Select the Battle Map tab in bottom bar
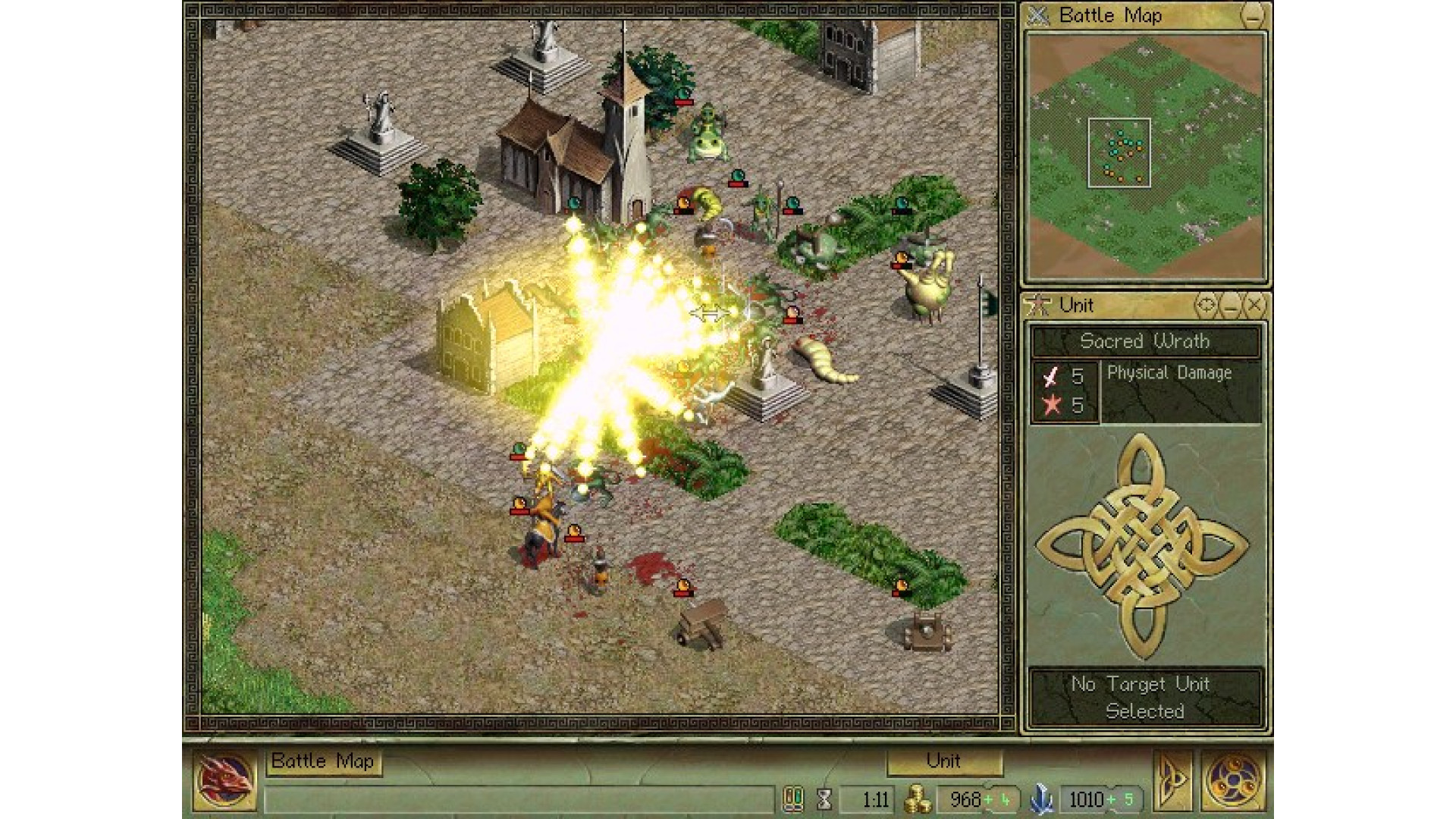Screen dimensions: 1456x819 (x=323, y=762)
